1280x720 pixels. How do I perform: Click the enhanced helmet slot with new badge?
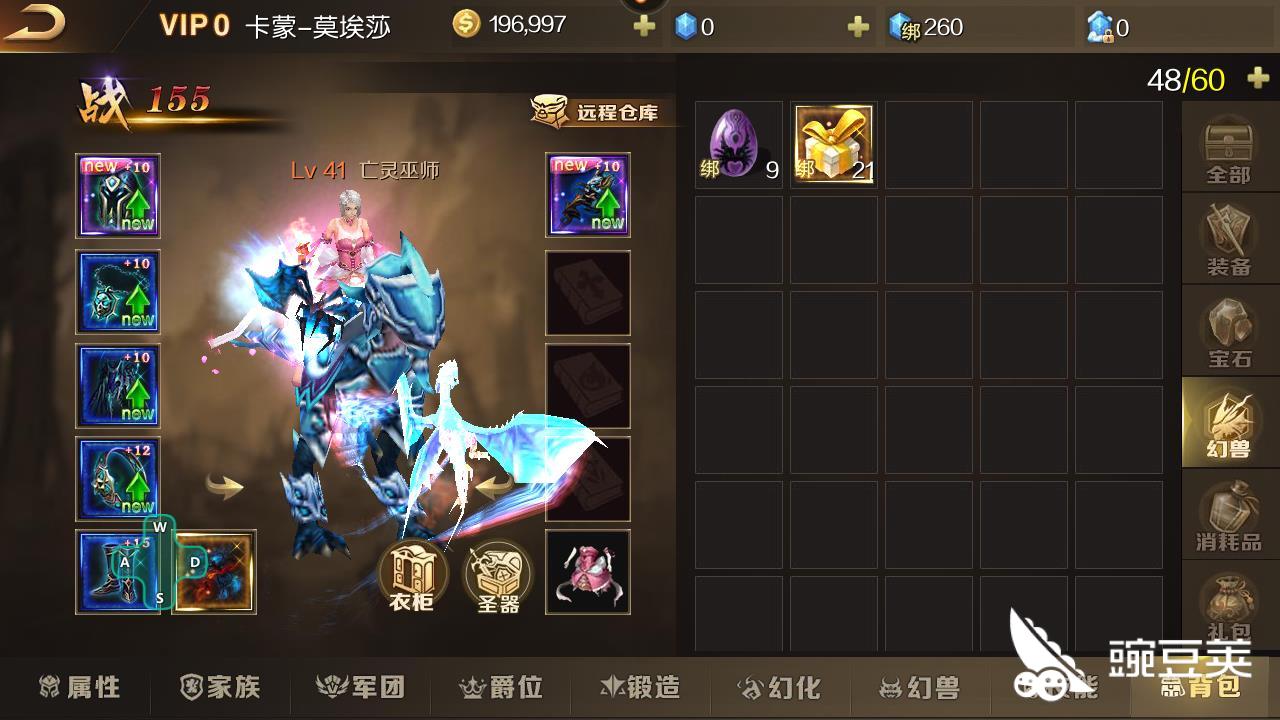117,195
